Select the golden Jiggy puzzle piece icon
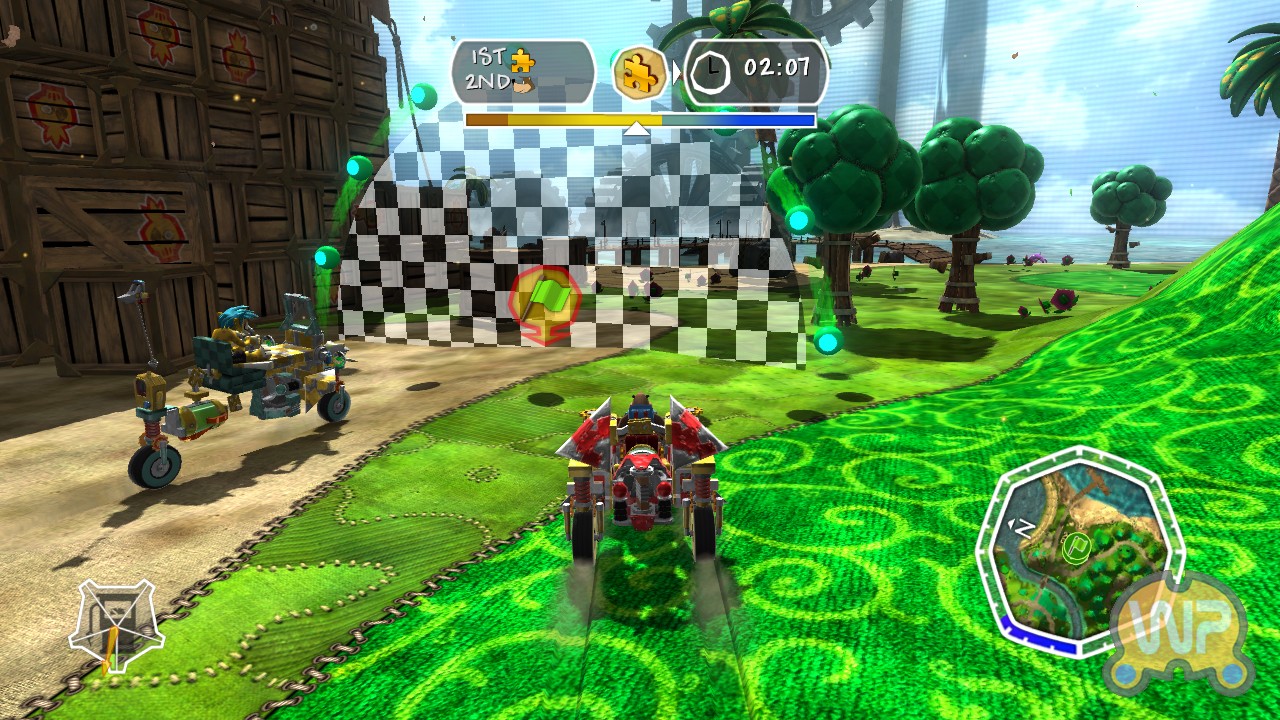The width and height of the screenshot is (1280, 720). (640, 72)
